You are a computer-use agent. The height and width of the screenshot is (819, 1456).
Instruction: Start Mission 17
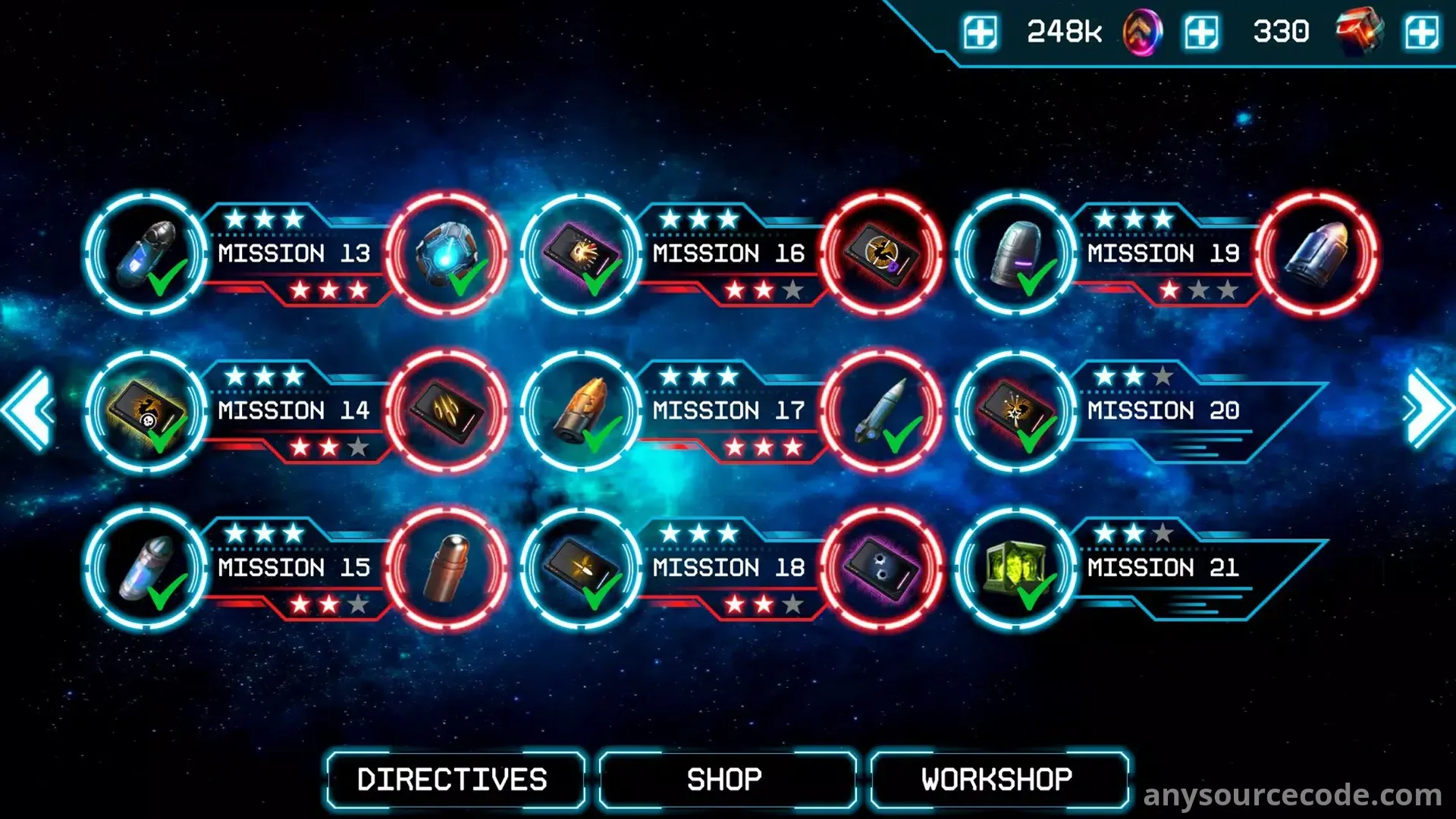coord(728,410)
